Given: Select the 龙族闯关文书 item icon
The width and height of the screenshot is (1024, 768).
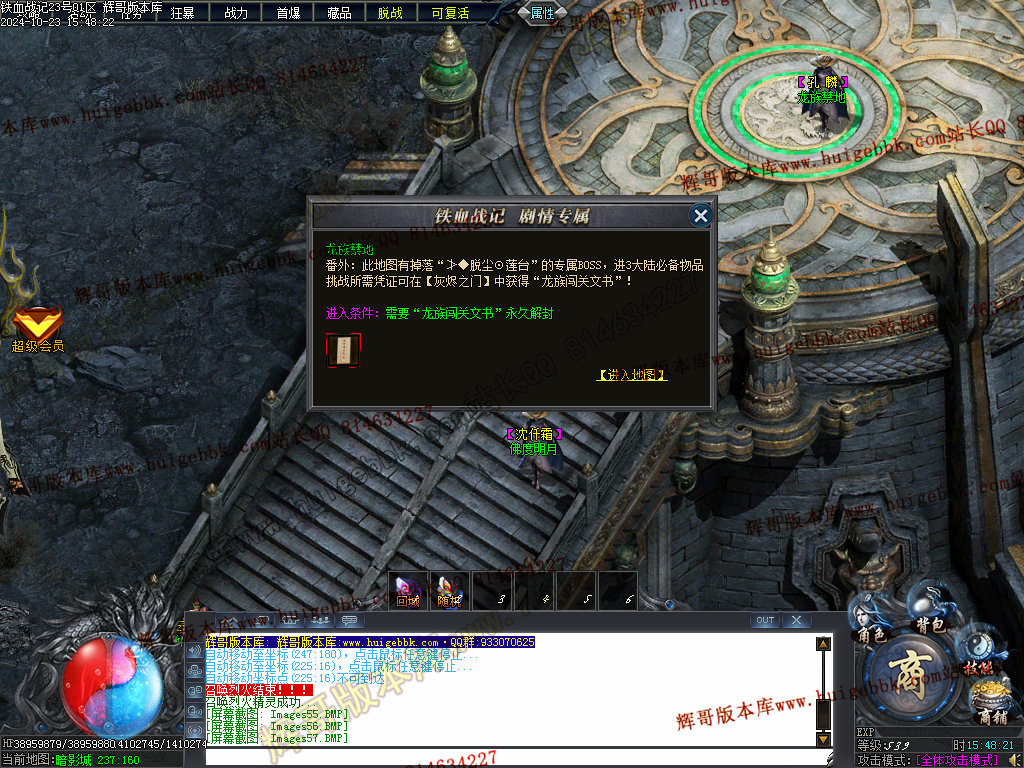Looking at the screenshot, I should click(343, 349).
